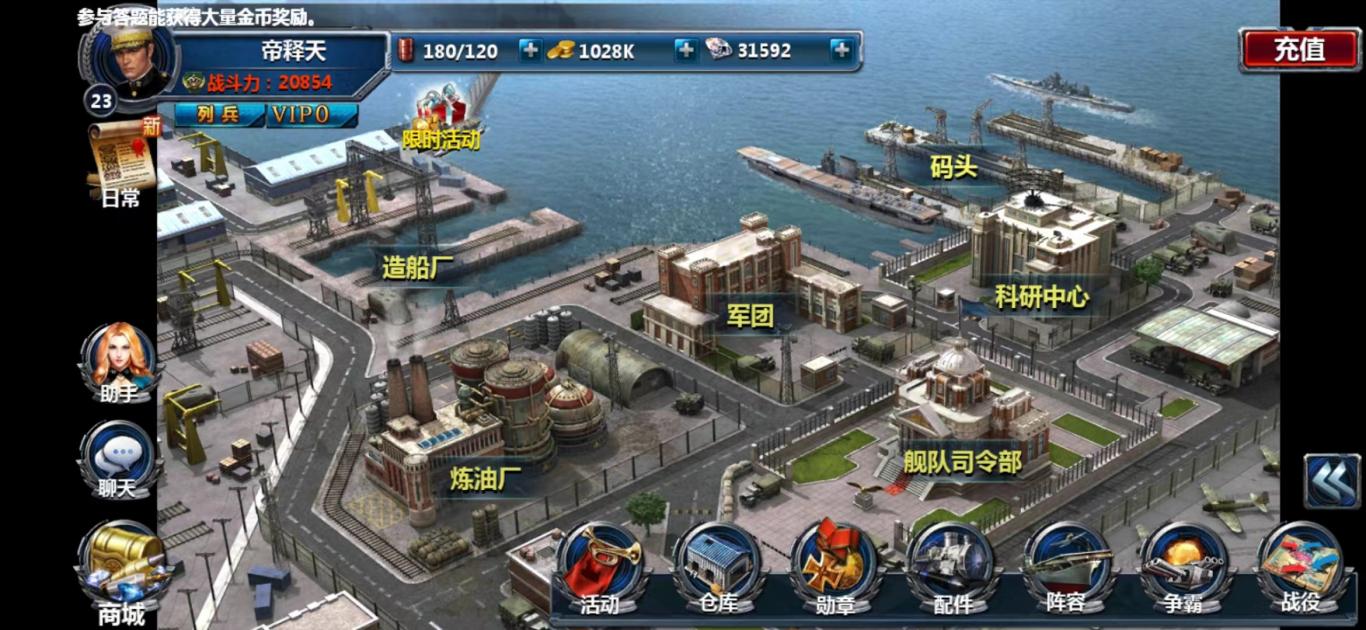
Task: Open the 充值 recharge shop
Action: pyautogui.click(x=1299, y=49)
